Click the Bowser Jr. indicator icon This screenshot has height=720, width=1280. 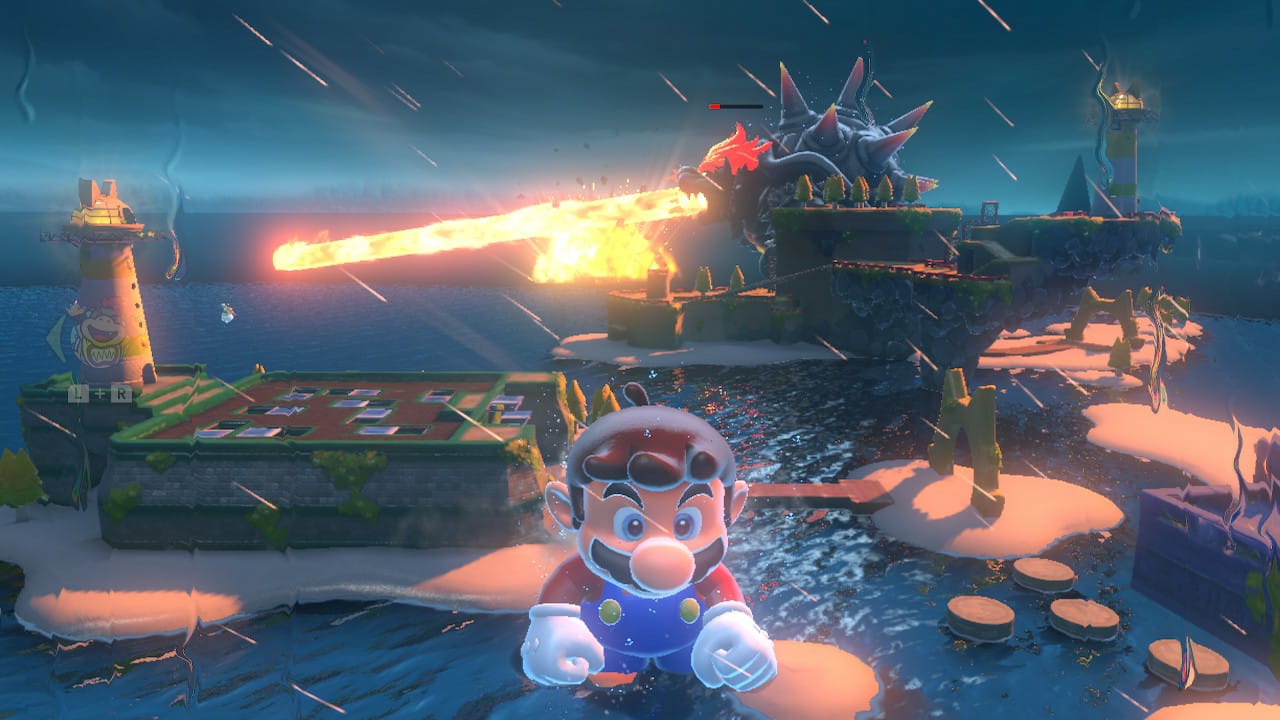97,338
